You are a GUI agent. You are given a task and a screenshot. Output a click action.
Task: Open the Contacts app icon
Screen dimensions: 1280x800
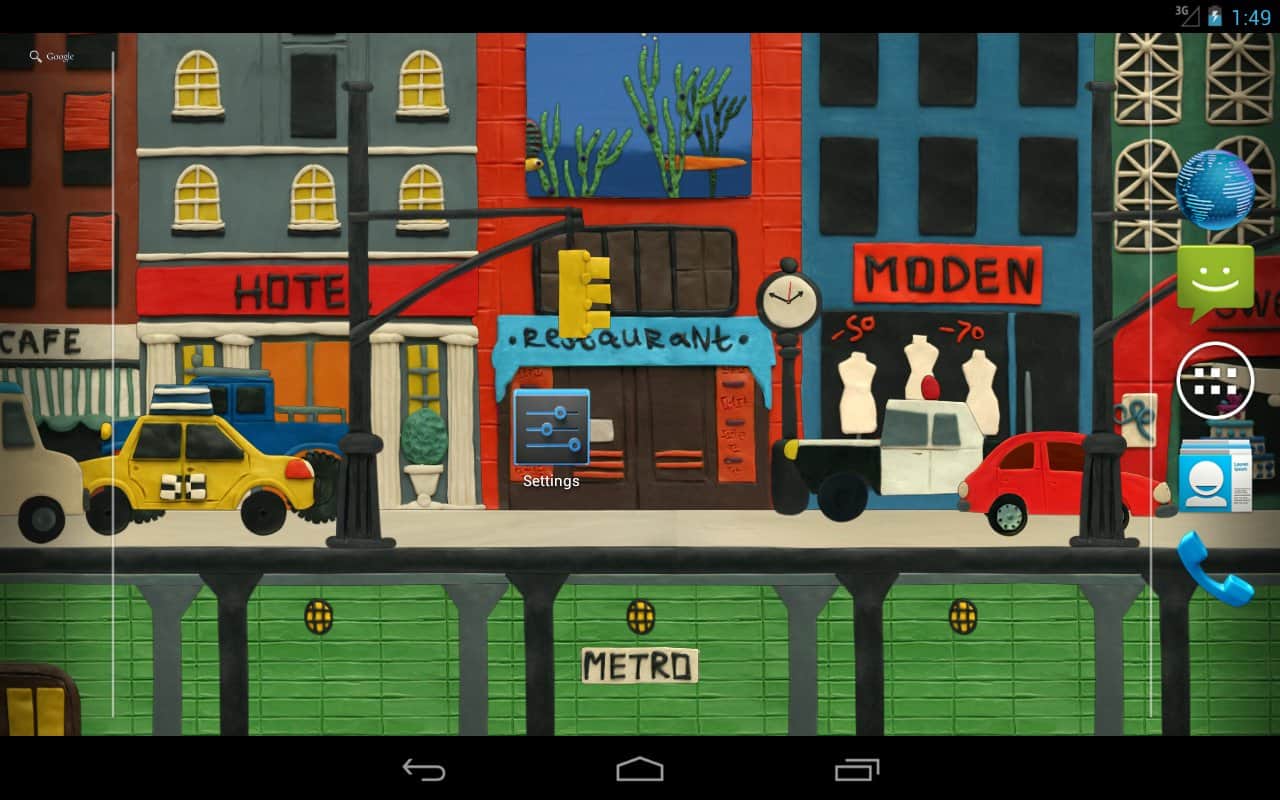coord(1215,476)
